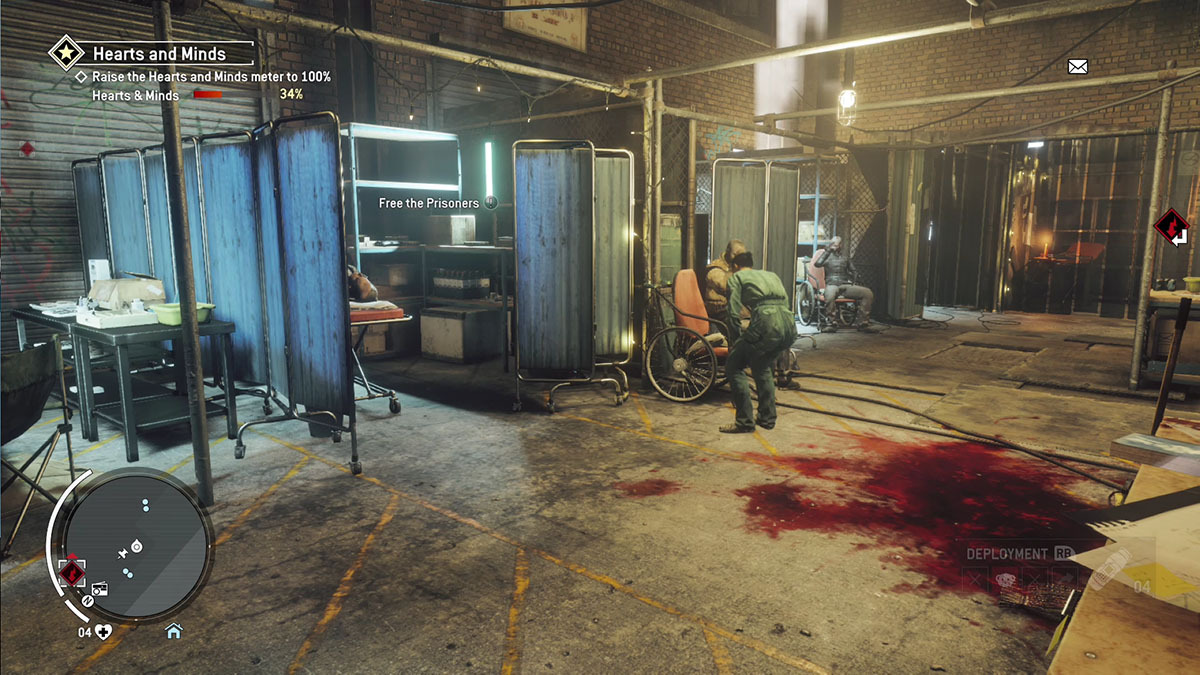Select the radio icon on the minimap
Viewport: 1200px width, 675px height.
click(99, 589)
